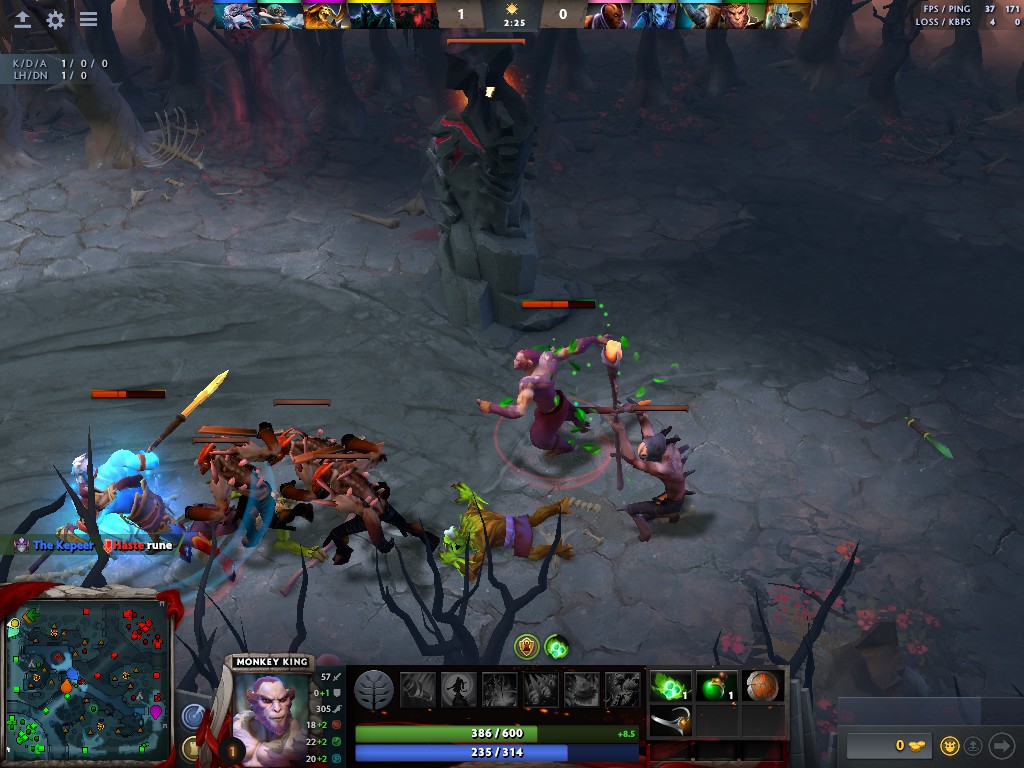Viewport: 1024px width, 768px height.
Task: Select the courier button
Action: 950,745
